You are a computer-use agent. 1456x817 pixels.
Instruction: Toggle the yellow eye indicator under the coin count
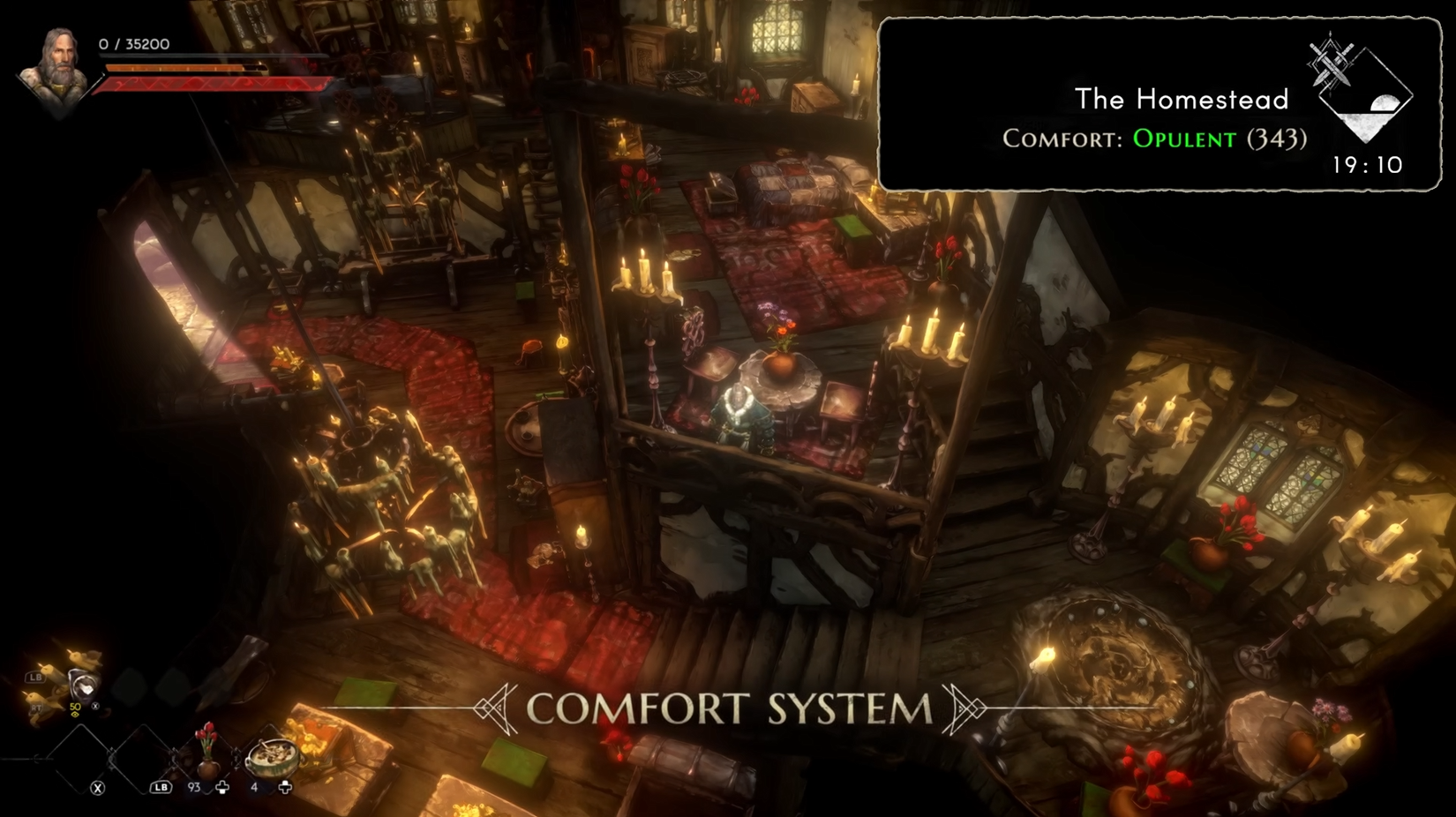(x=75, y=715)
